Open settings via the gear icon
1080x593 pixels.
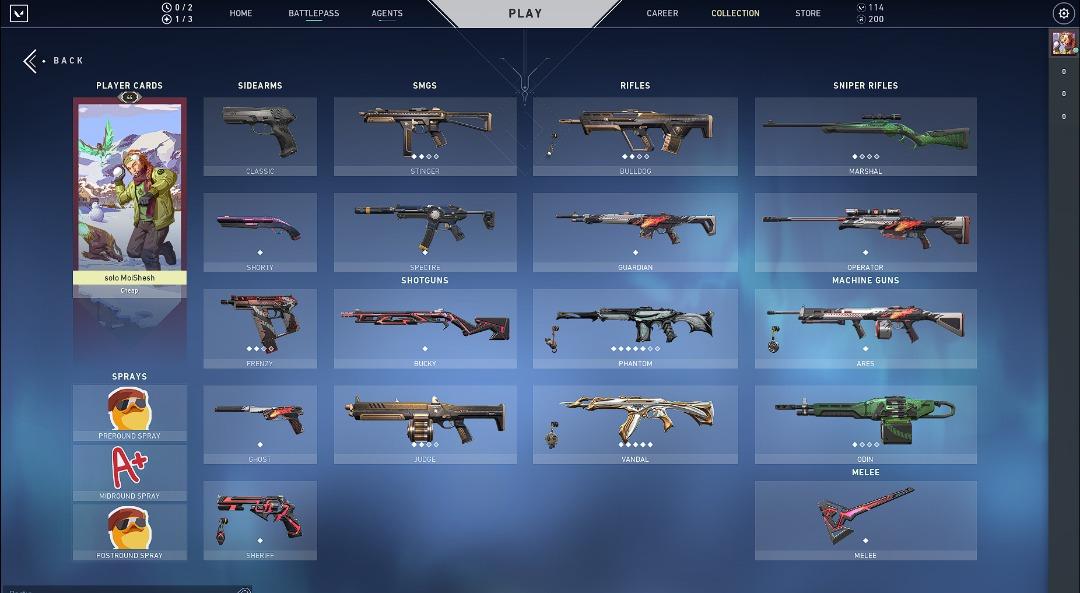(1063, 13)
